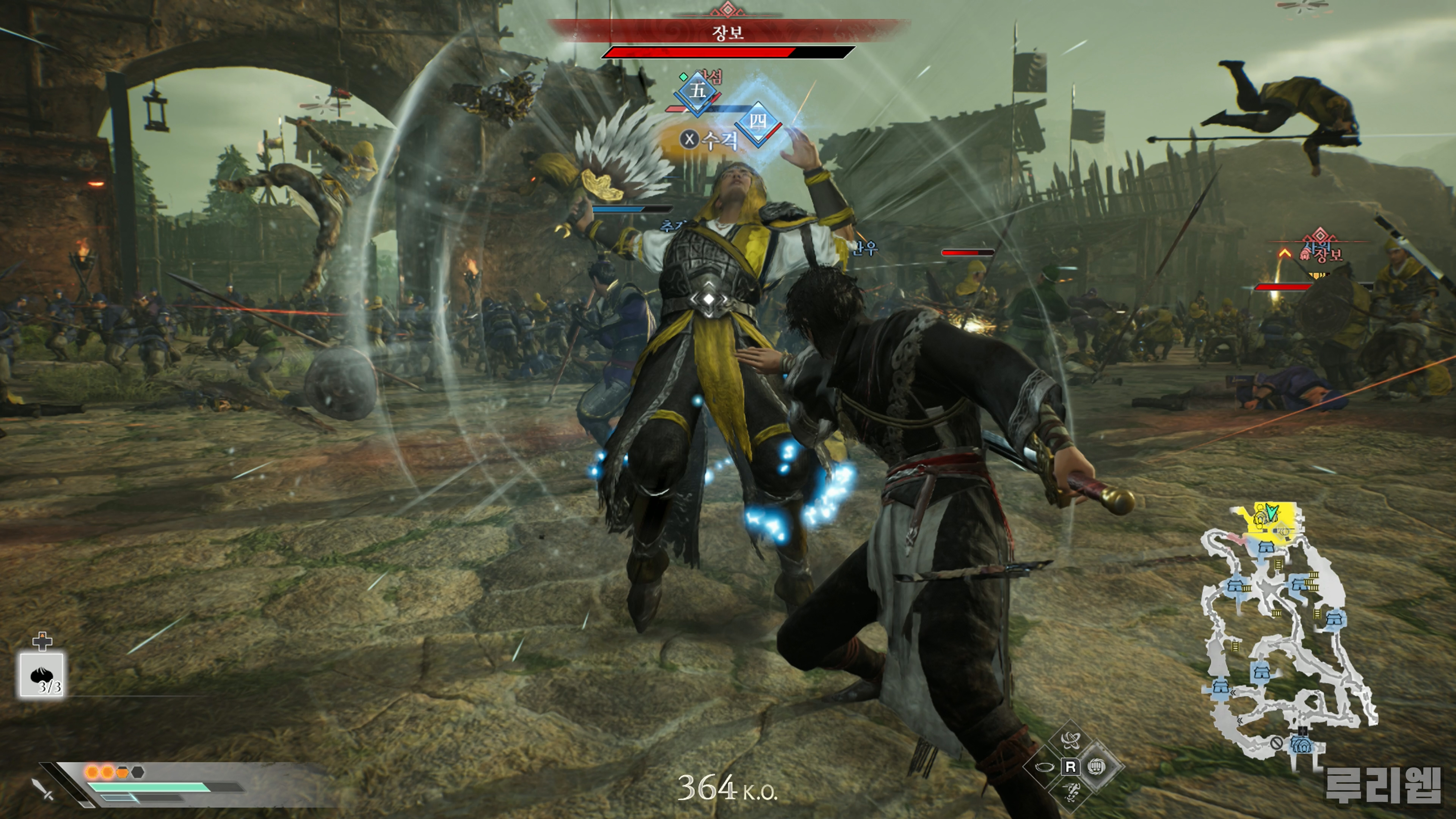Activate the dashing strike battle art
The height and width of the screenshot is (819, 1456).
pyautogui.click(x=1070, y=792)
